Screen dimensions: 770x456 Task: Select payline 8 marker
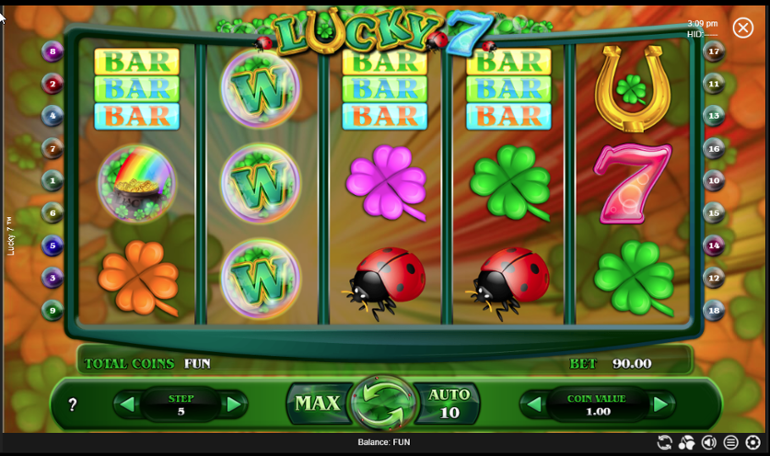pos(53,52)
